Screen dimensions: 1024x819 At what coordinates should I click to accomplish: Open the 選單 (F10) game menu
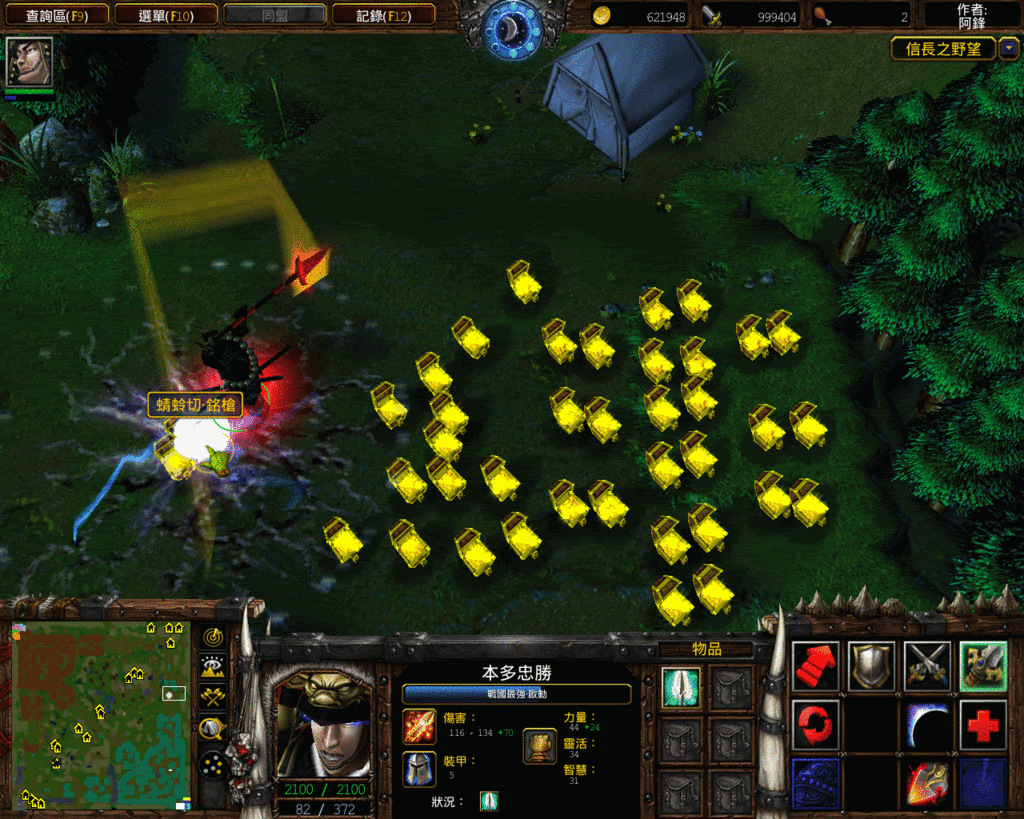pos(164,15)
